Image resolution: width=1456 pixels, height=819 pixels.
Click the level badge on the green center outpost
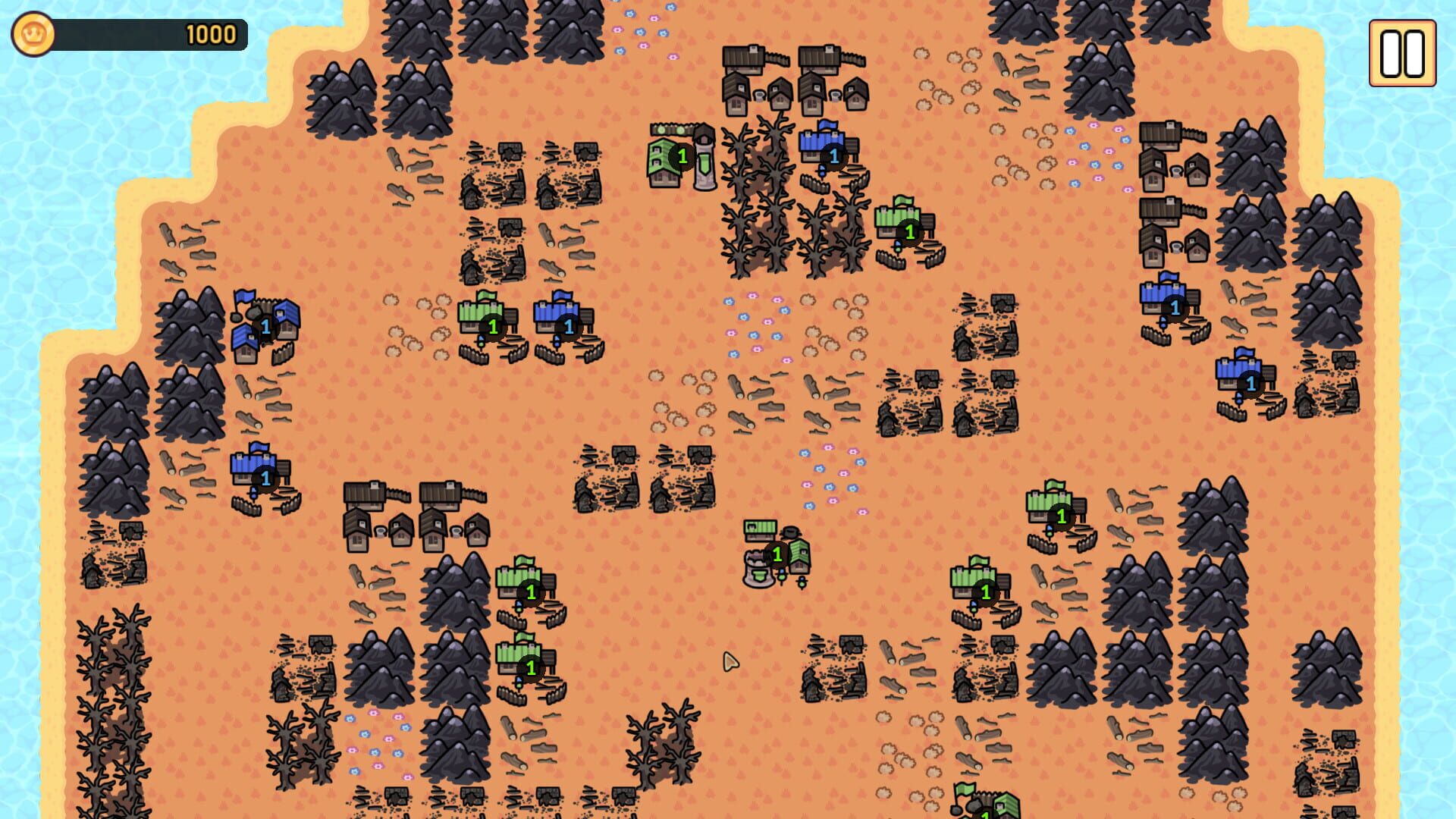click(776, 554)
